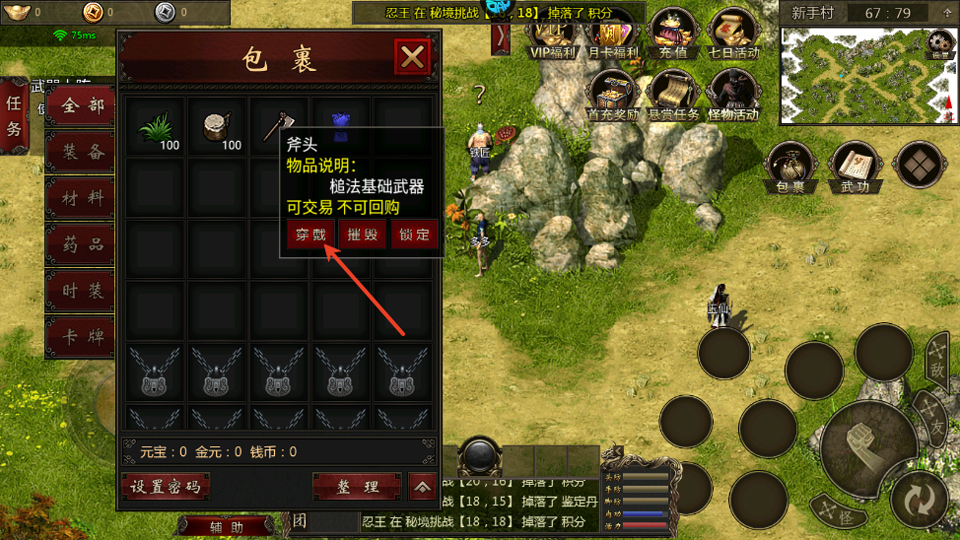Open the 武功 martial skills icon
Viewport: 960px width, 540px height.
(854, 166)
